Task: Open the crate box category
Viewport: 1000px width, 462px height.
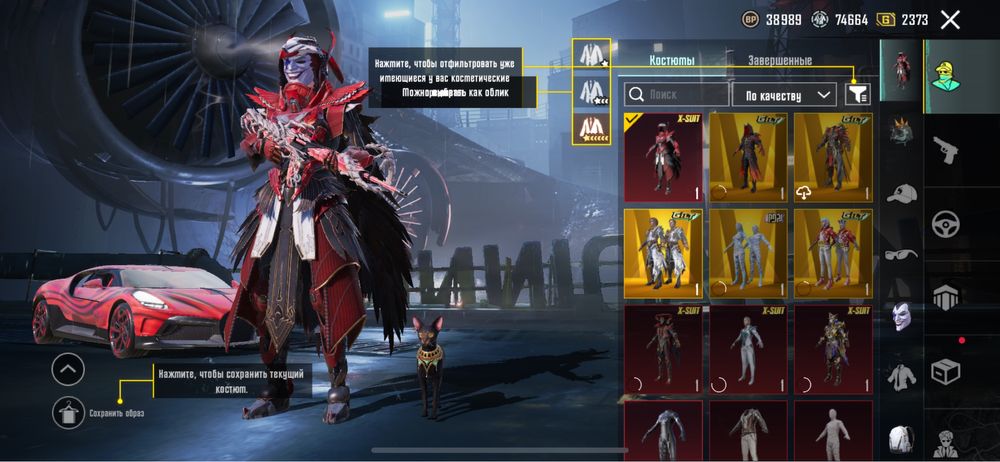Action: (x=945, y=371)
